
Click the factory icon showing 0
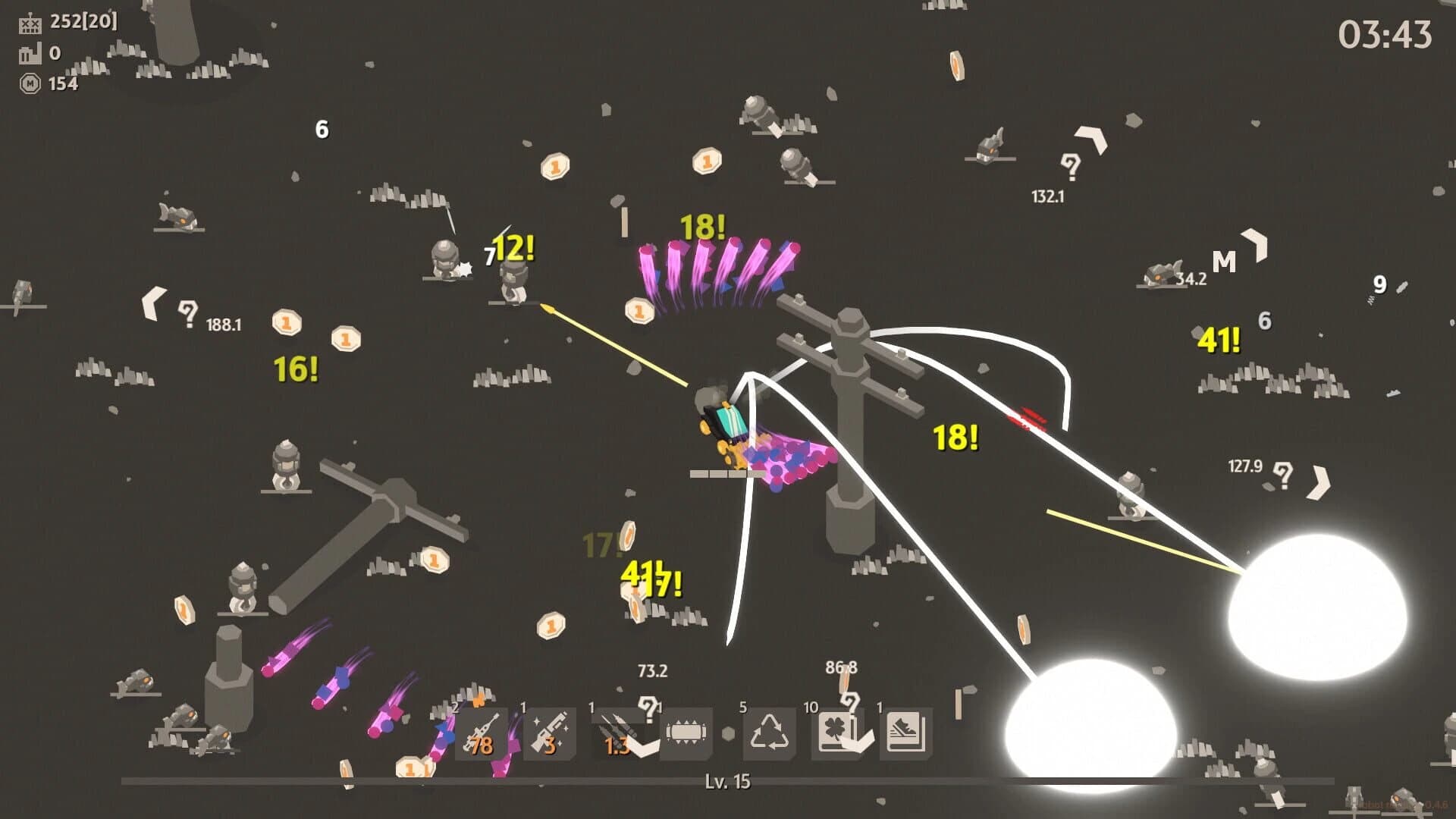click(30, 55)
